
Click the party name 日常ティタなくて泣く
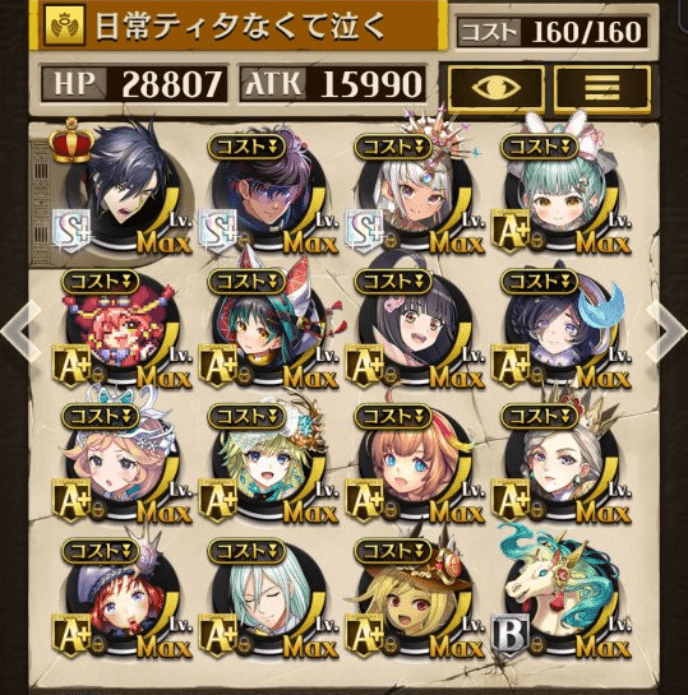[x=240, y=27]
